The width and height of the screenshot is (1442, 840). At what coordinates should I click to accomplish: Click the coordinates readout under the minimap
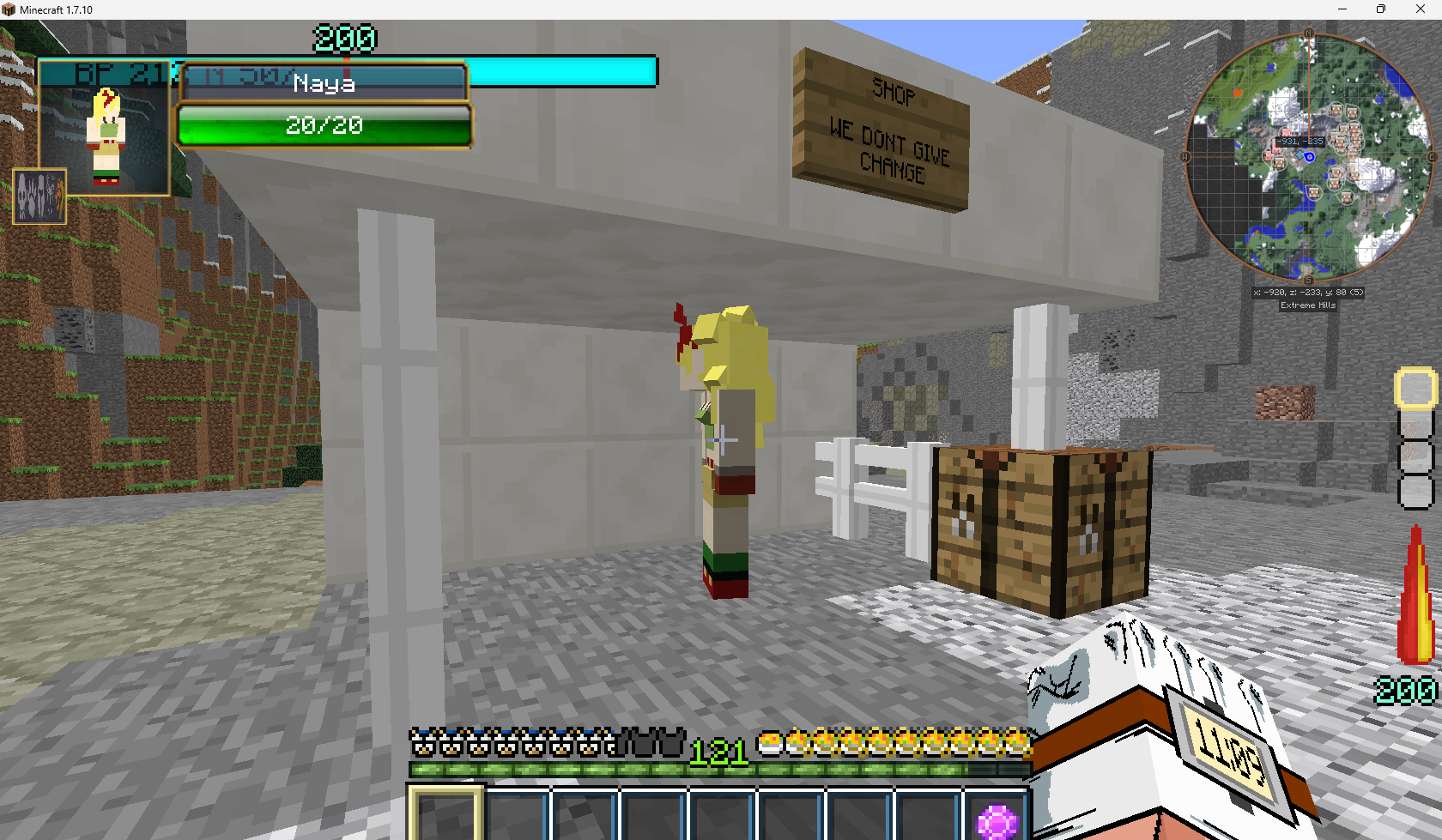[x=1306, y=292]
